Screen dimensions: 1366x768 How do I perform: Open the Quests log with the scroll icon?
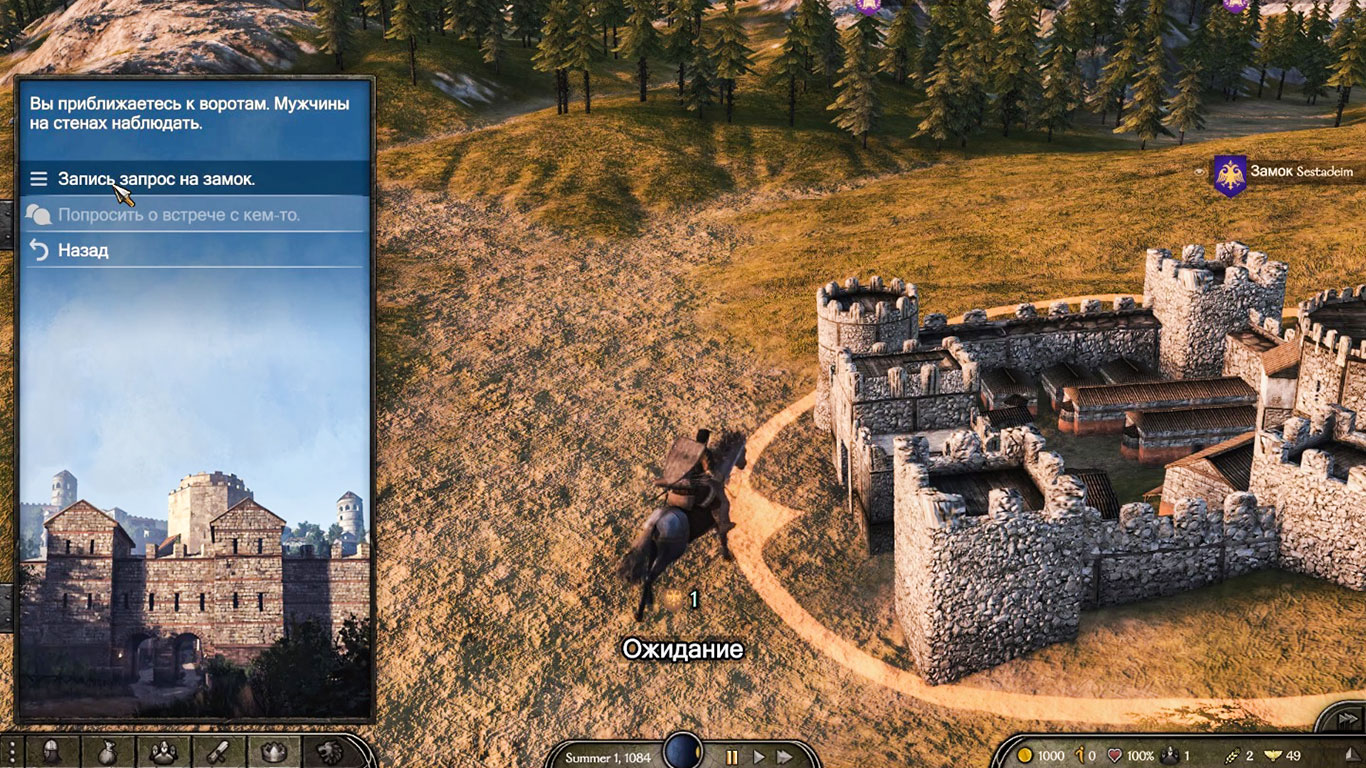tap(218, 752)
